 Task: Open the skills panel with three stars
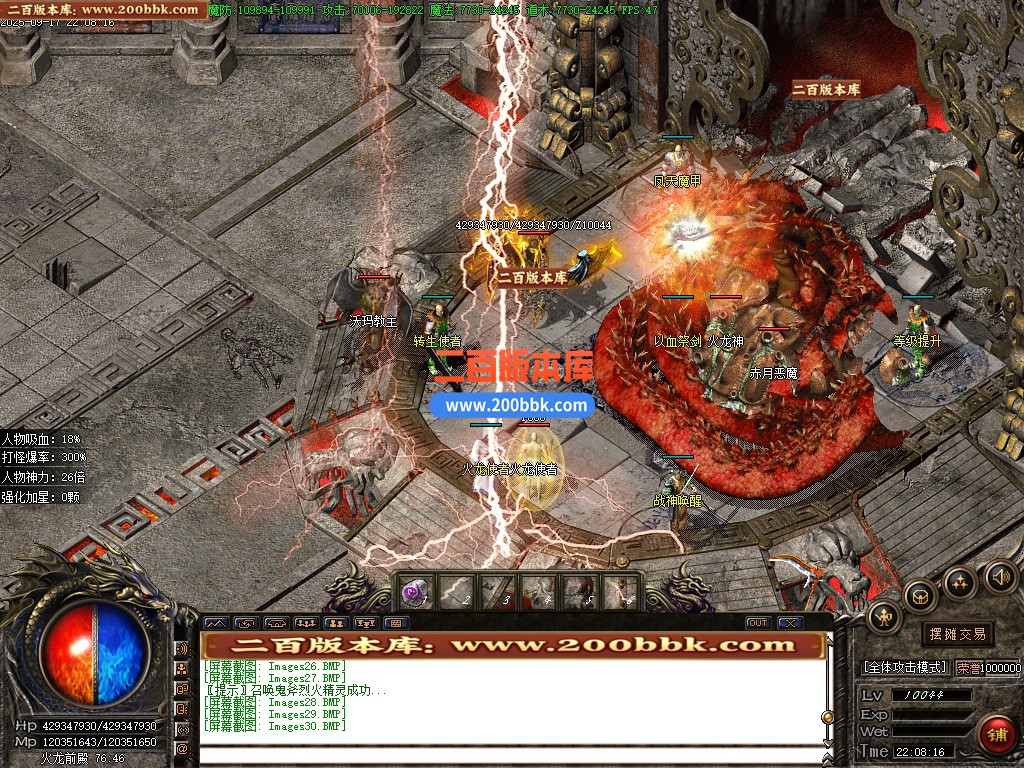(x=960, y=583)
